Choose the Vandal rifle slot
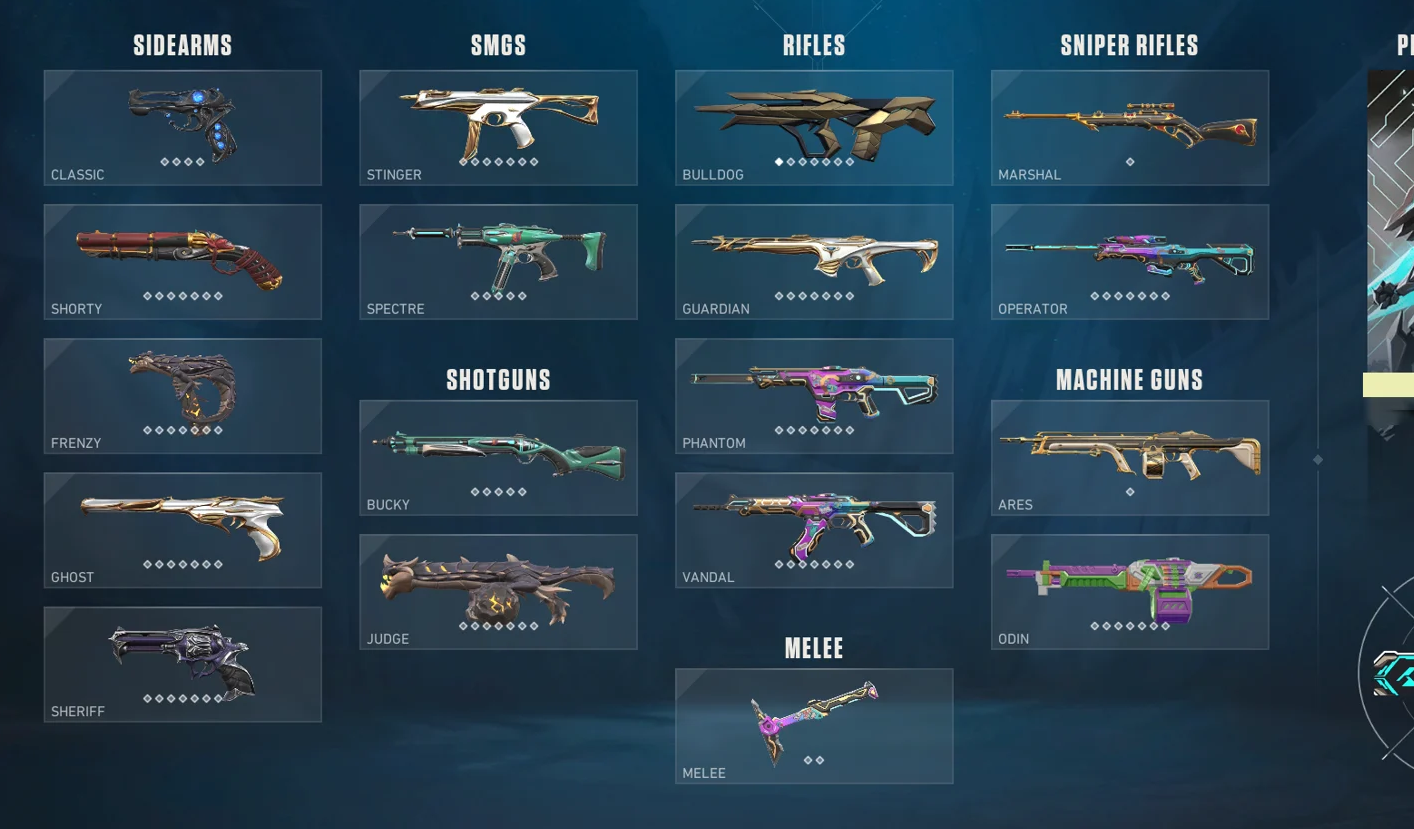Screen dimensions: 1414x829 (814, 529)
